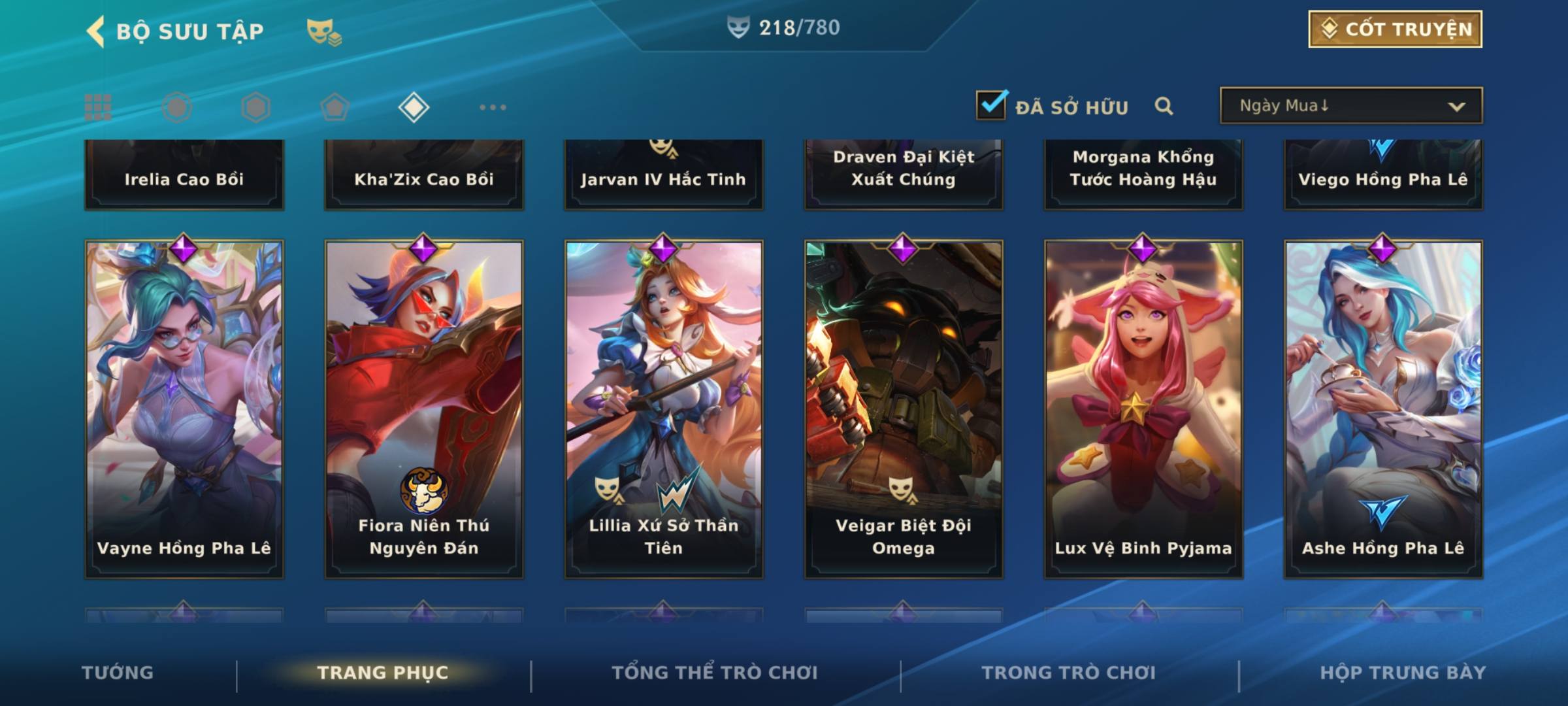Choose the diamond rarity filter
Viewport: 1568px width, 706px height.
[414, 107]
